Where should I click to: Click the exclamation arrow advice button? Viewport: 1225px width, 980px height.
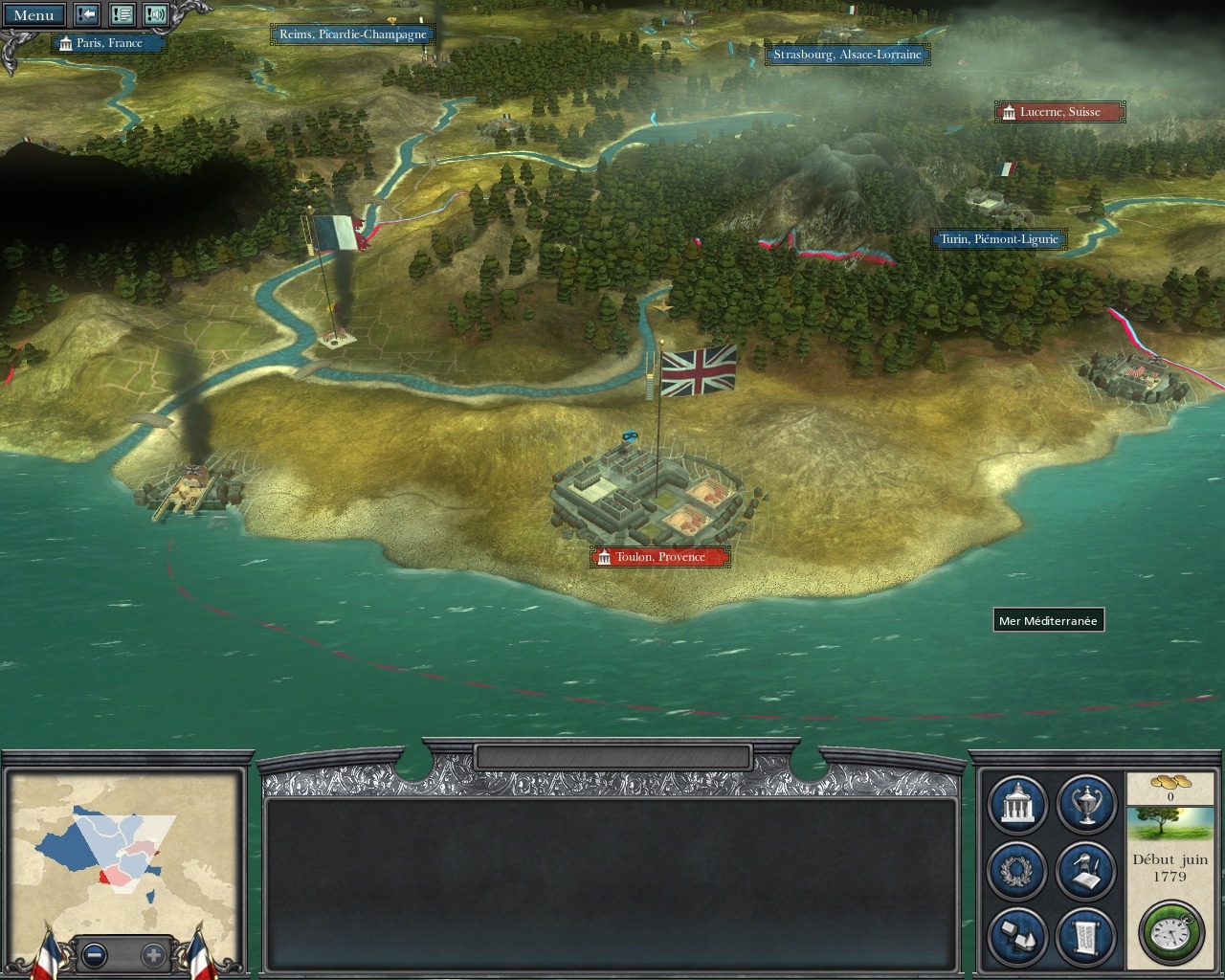pyautogui.click(x=87, y=15)
